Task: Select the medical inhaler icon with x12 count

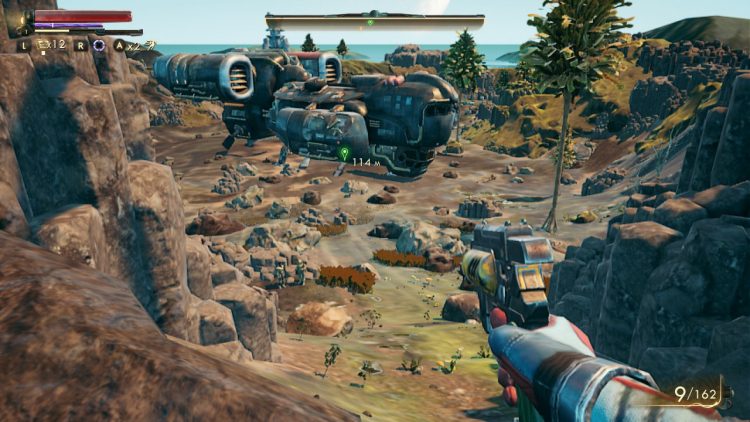Action: pos(44,45)
